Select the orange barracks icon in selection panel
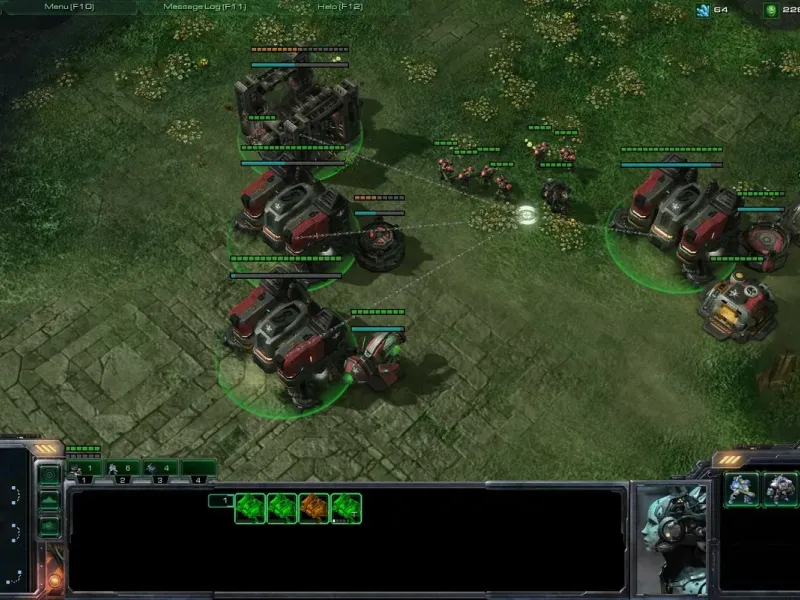 click(x=314, y=508)
